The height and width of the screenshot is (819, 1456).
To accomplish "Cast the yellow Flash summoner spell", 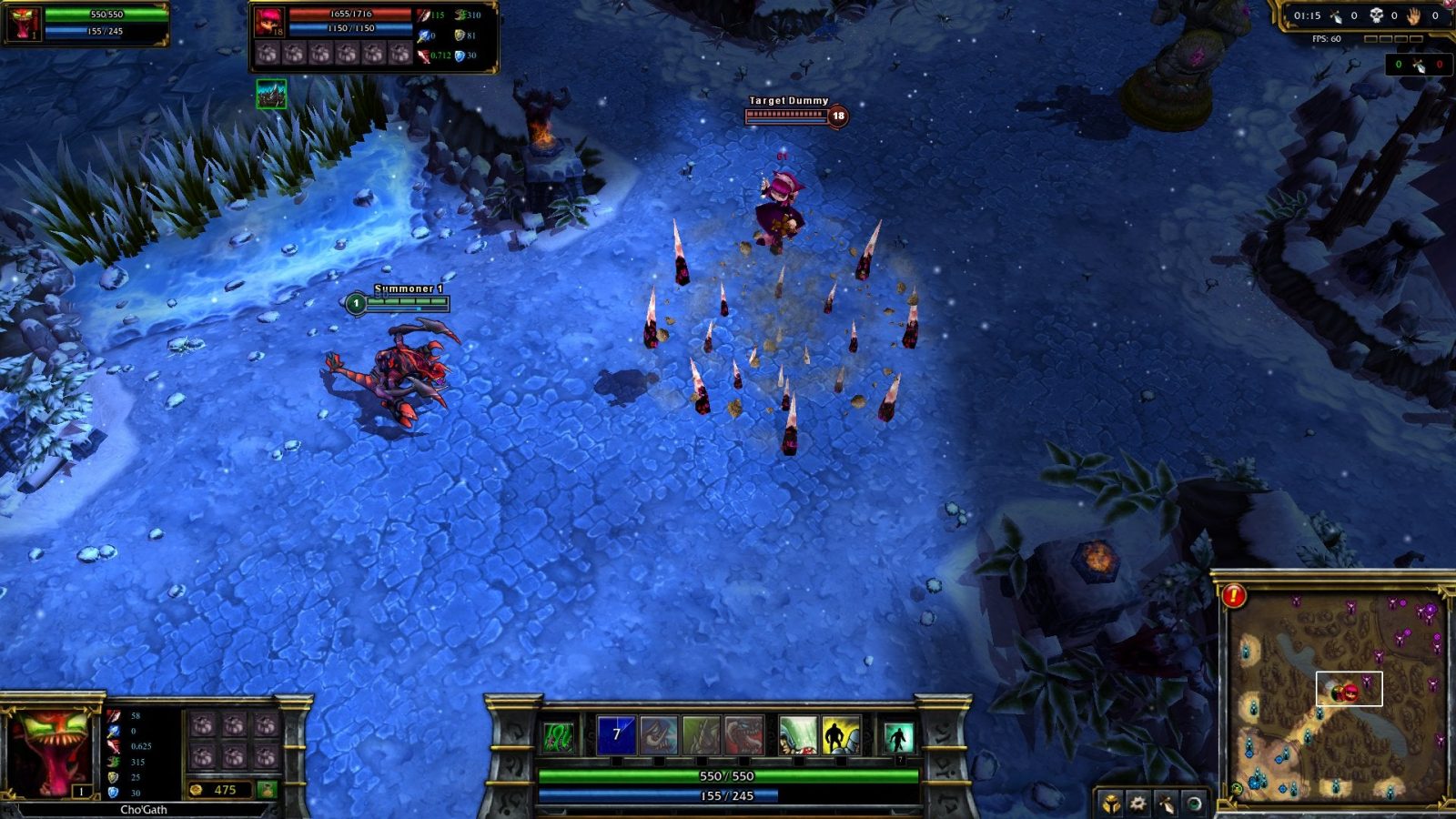I will point(841,735).
